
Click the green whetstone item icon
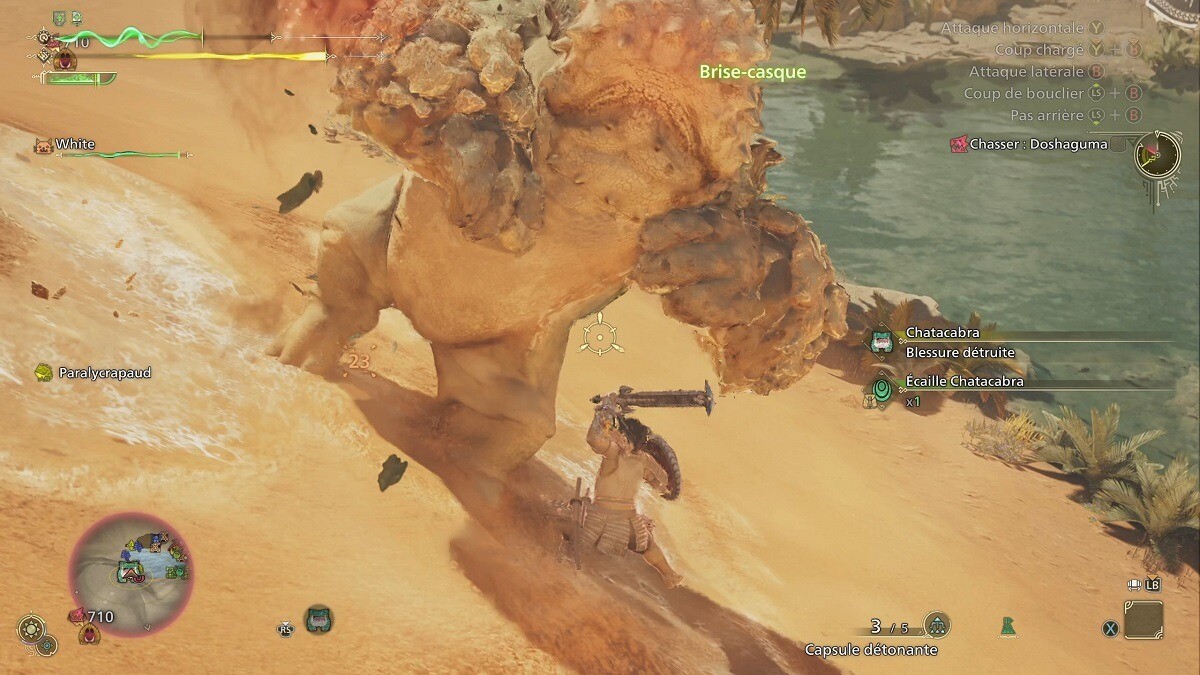click(x=1008, y=626)
